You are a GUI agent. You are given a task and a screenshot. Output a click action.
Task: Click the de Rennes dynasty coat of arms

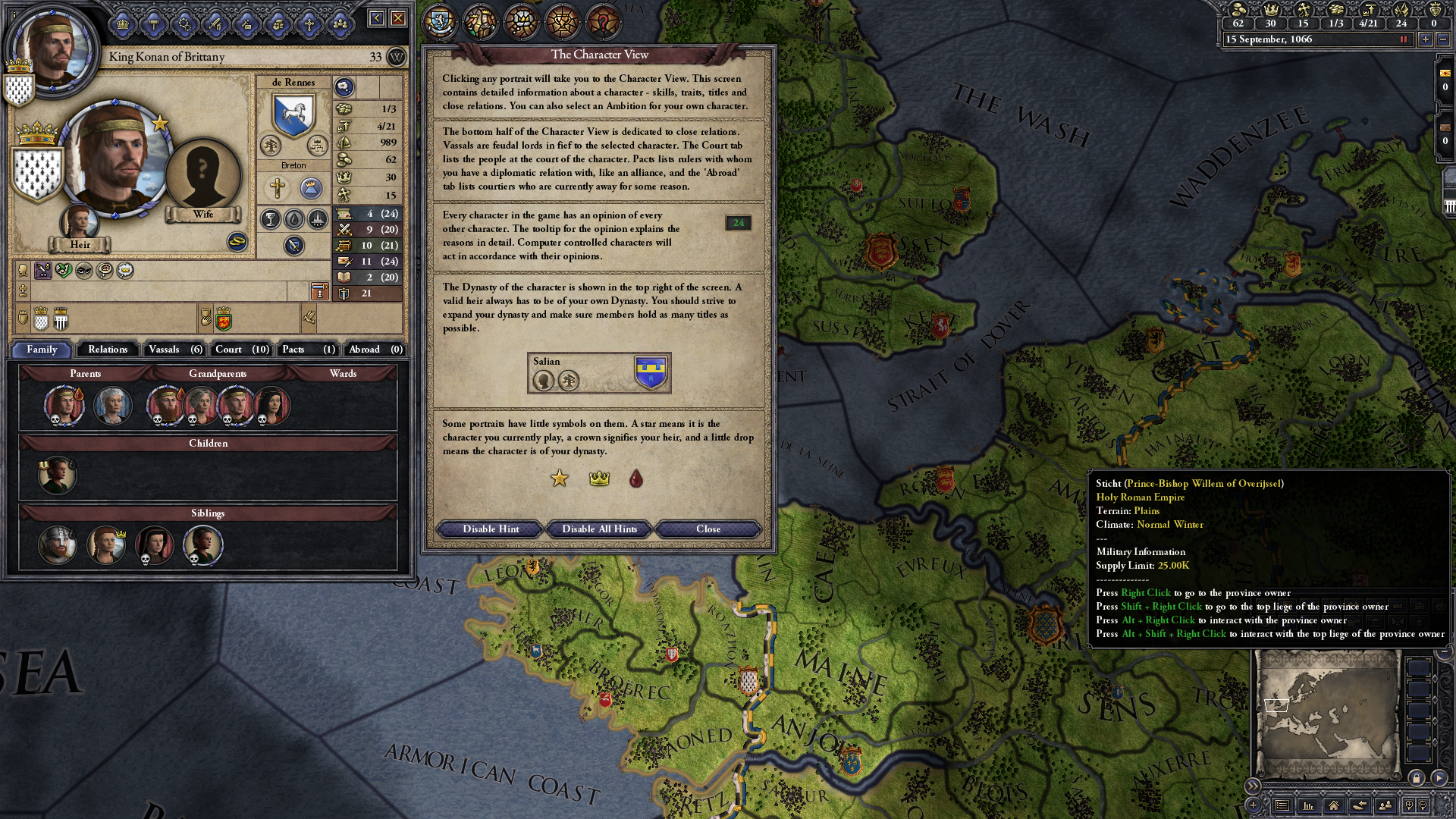[x=293, y=115]
